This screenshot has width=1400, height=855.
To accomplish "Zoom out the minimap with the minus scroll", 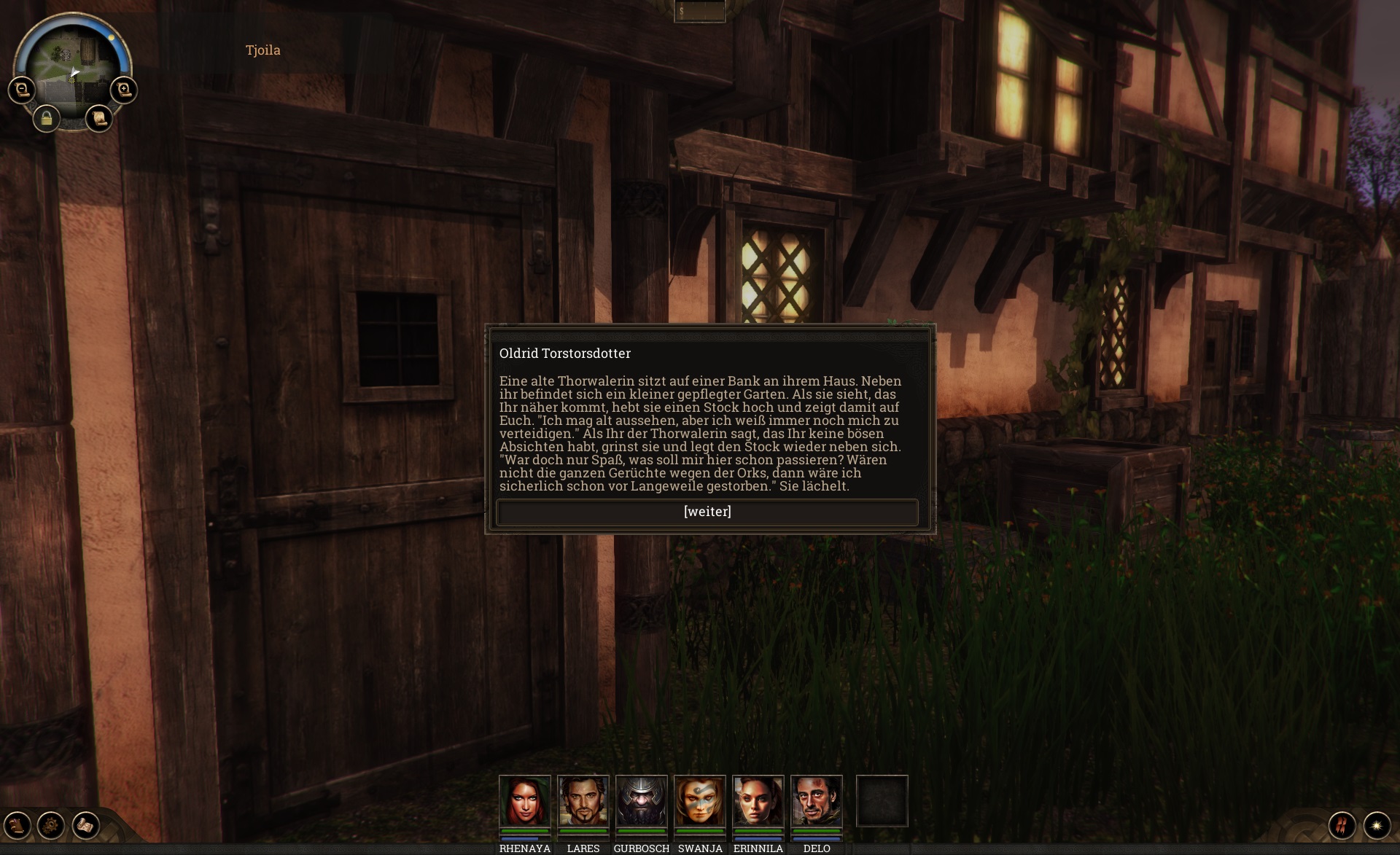I will (x=22, y=90).
